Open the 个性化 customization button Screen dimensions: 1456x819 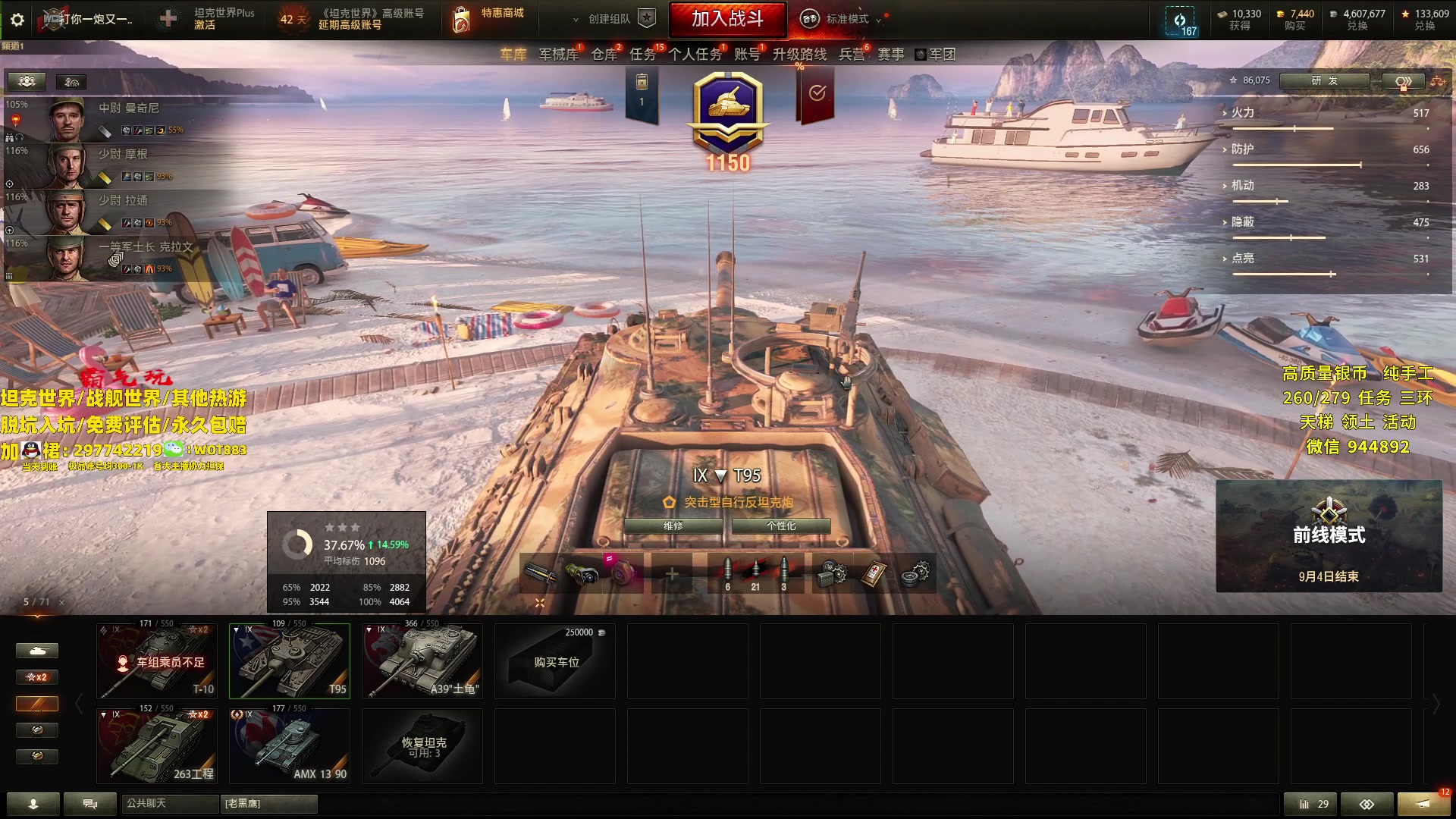point(780,526)
